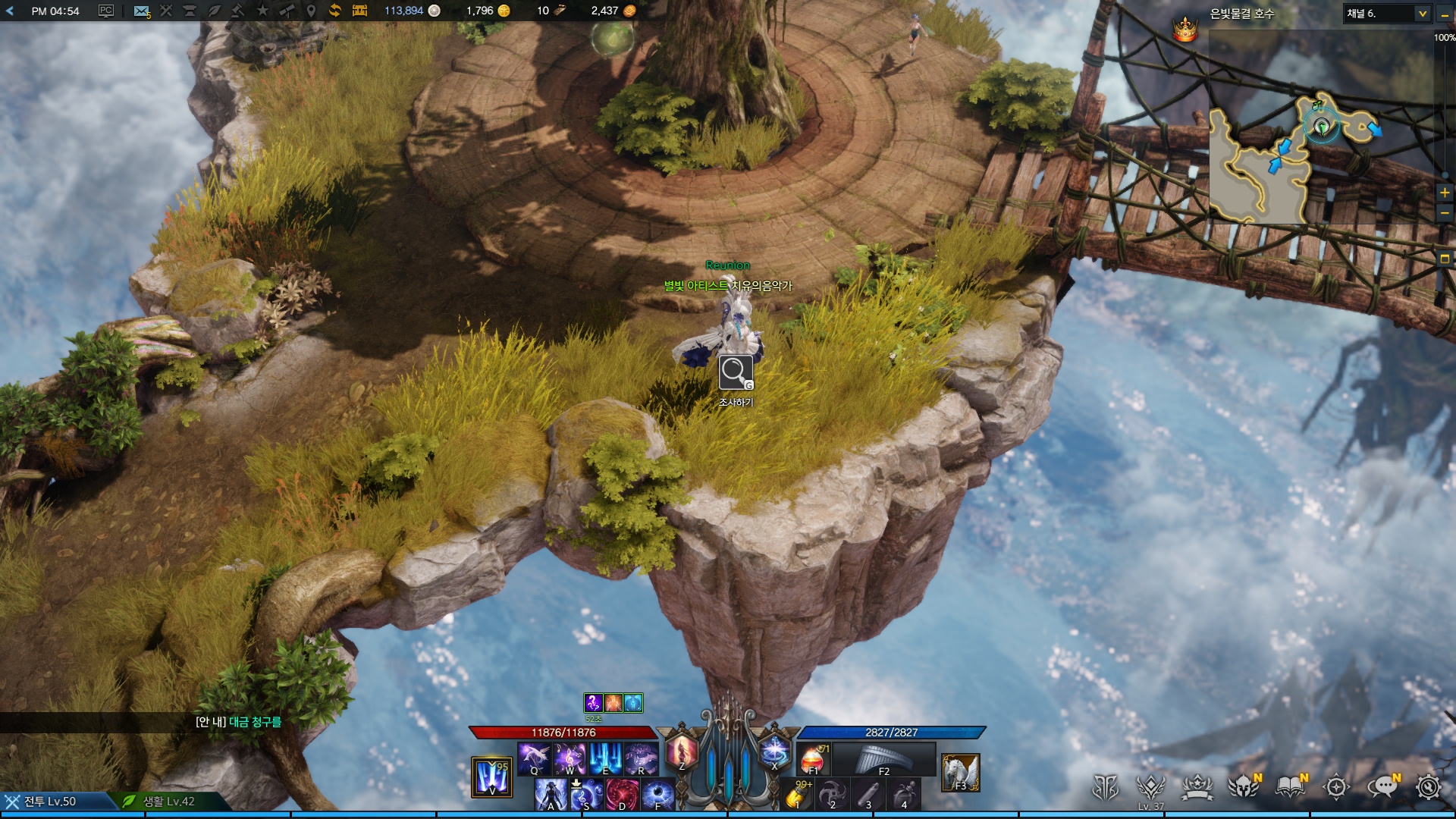Screen dimensions: 1456x819
Task: Open the settings gear icon
Action: (1429, 787)
